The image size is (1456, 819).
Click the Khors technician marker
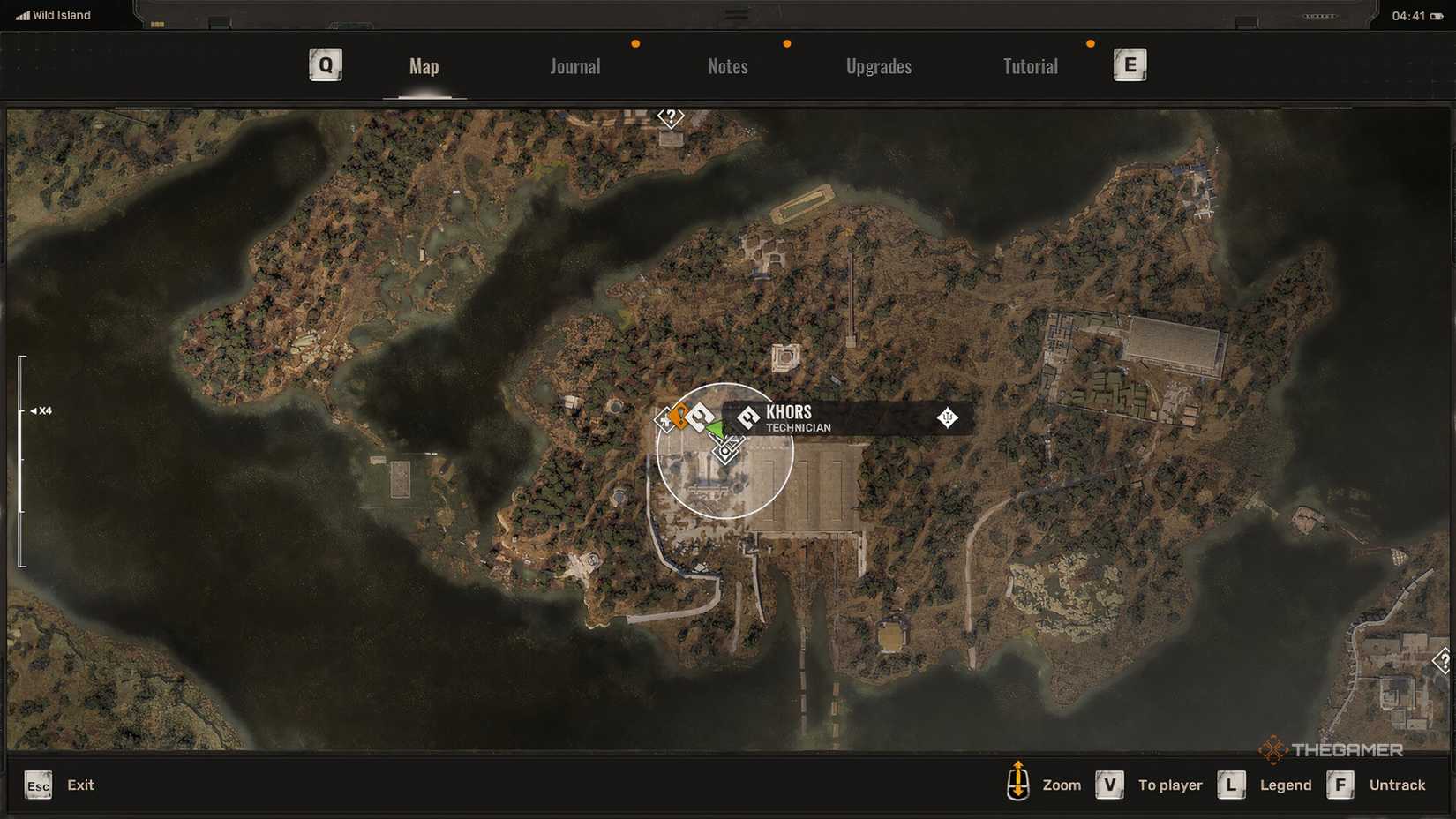coord(747,417)
